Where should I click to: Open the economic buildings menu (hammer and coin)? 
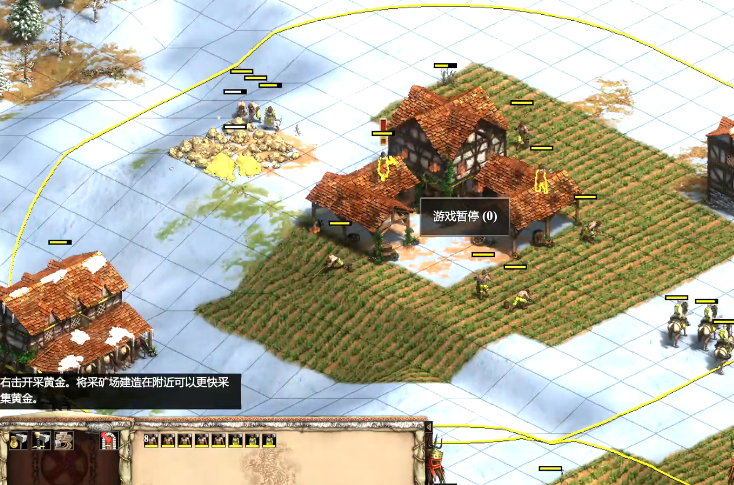(17, 440)
